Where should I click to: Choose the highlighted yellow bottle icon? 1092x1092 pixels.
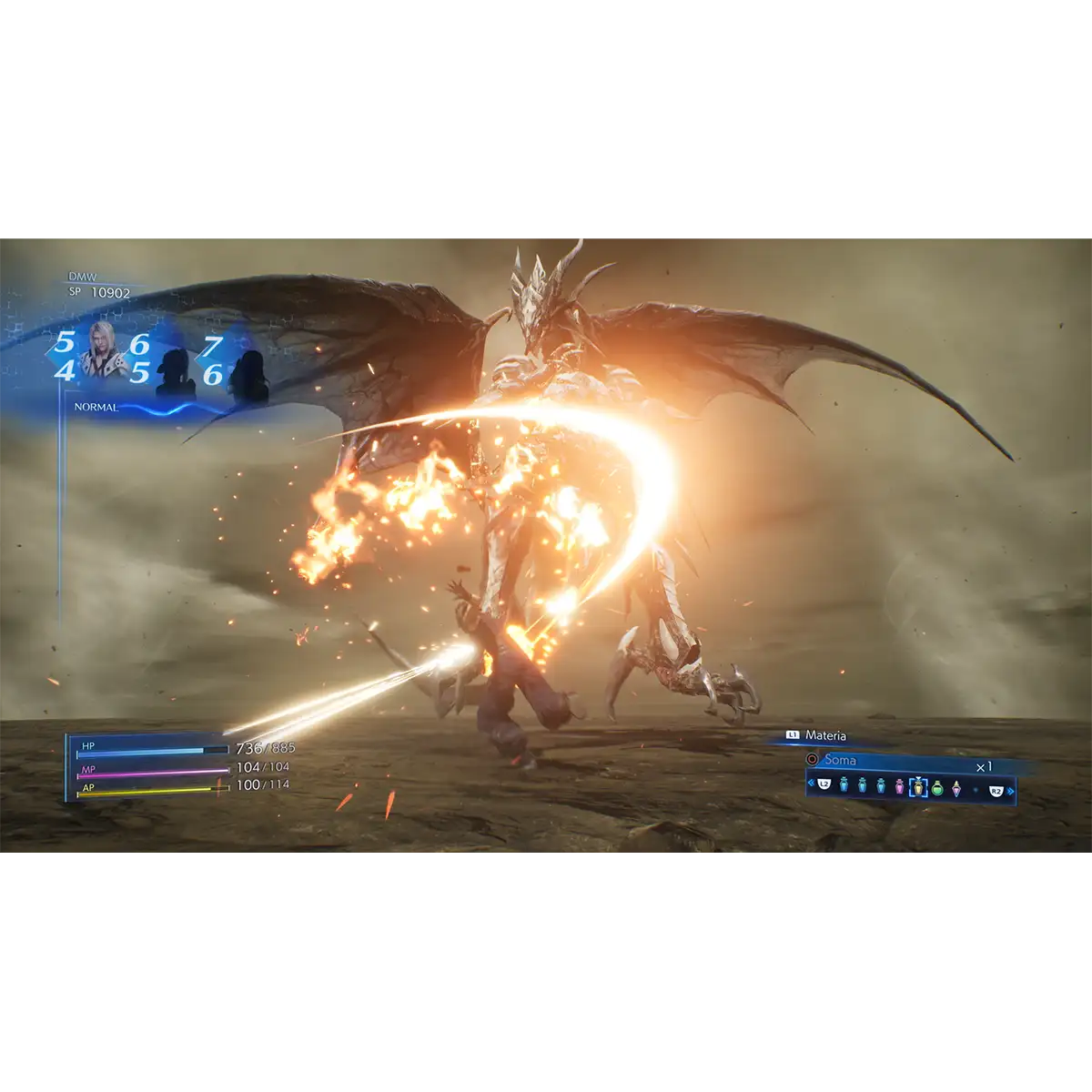(x=918, y=786)
